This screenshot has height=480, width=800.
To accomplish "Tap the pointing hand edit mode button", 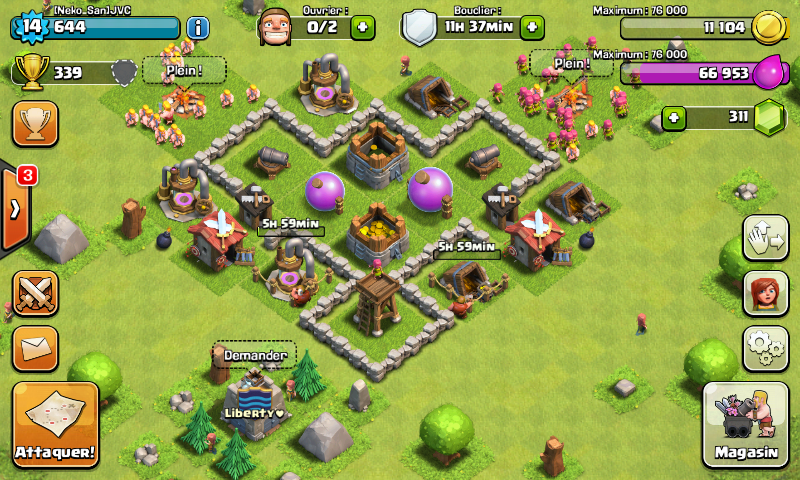I will coord(765,237).
